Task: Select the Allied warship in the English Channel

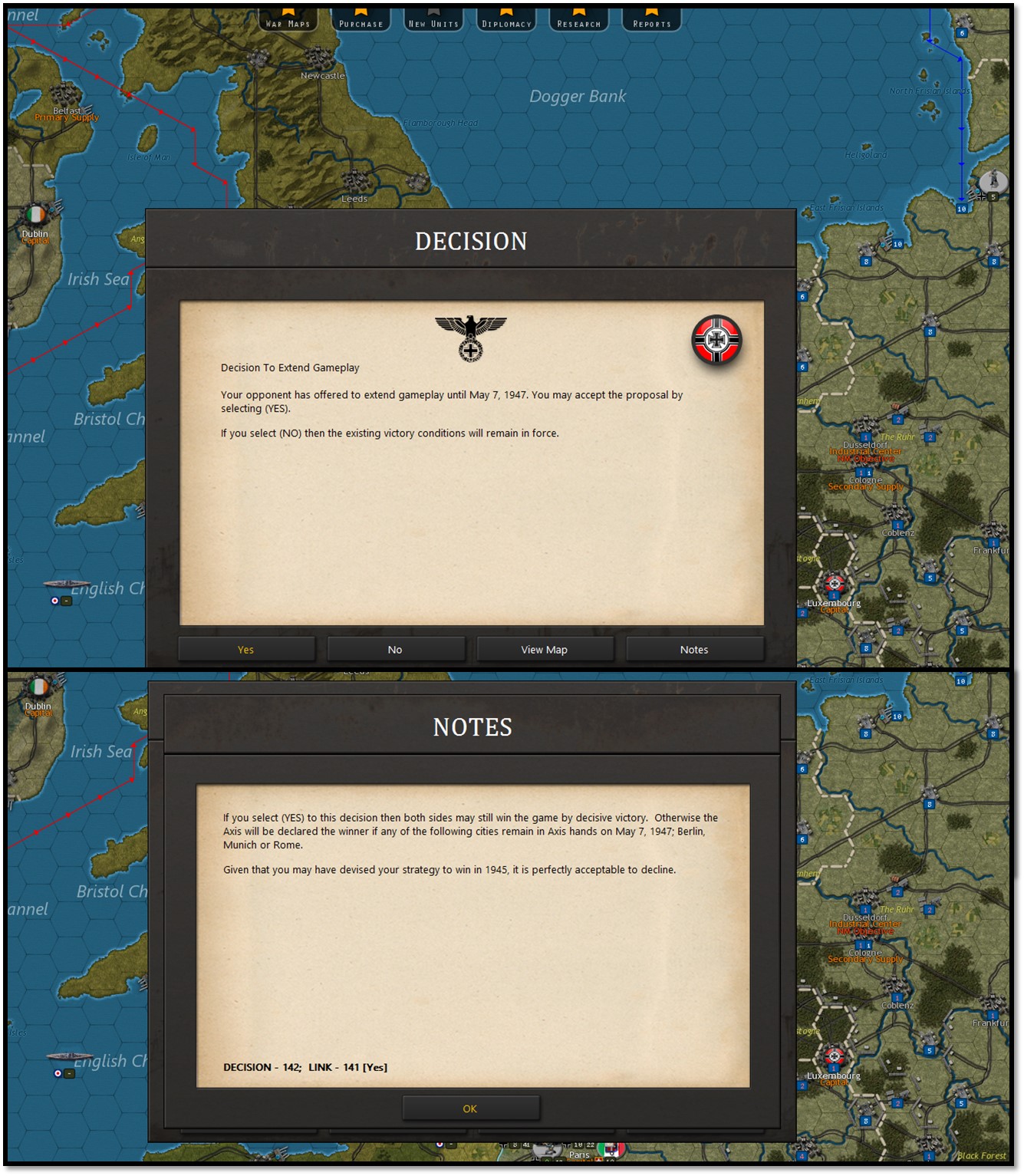Action: pyautogui.click(x=69, y=583)
